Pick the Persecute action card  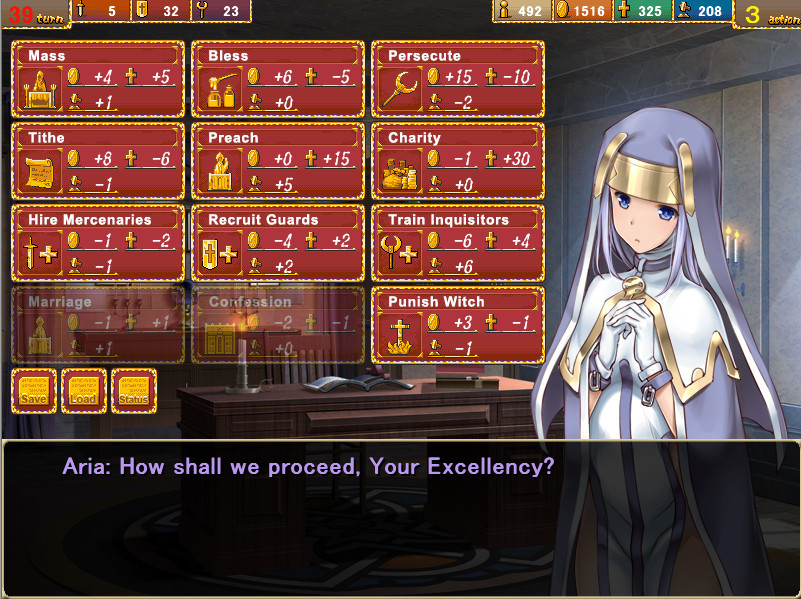pyautogui.click(x=458, y=79)
